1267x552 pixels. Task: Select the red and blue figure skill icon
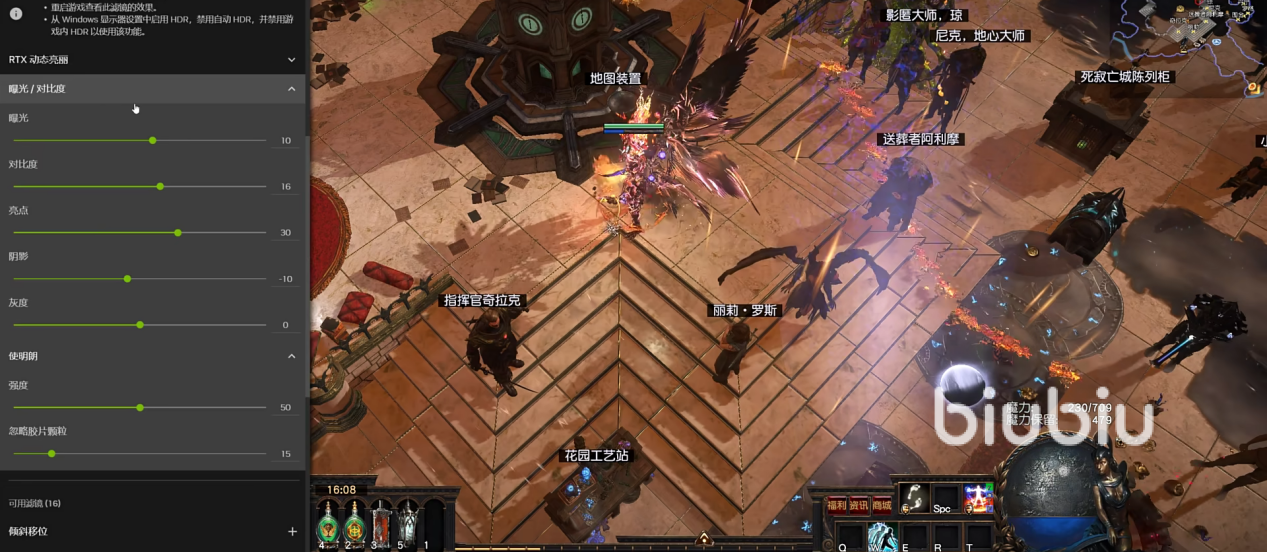pos(977,497)
